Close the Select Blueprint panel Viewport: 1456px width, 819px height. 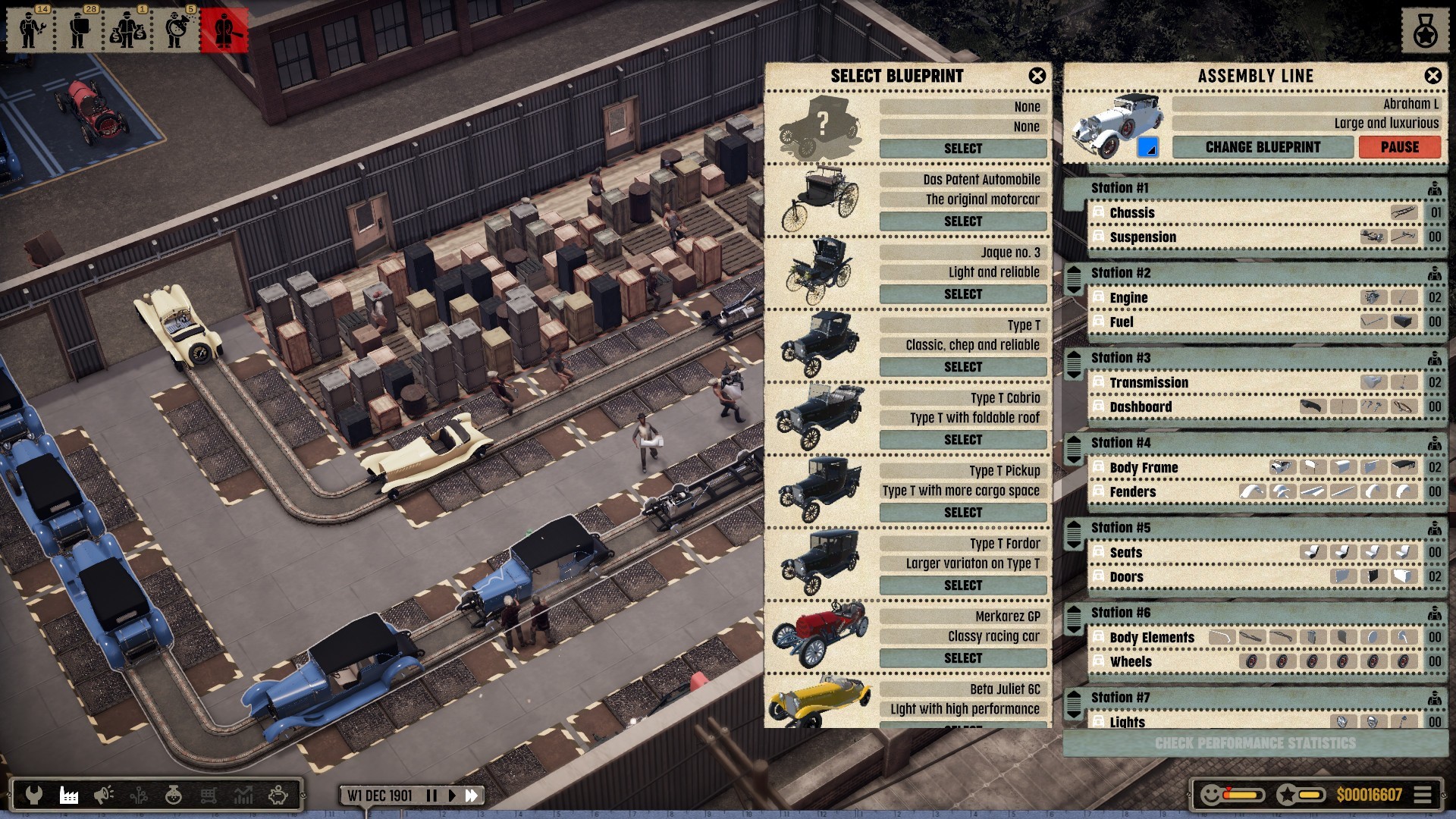click(1037, 76)
